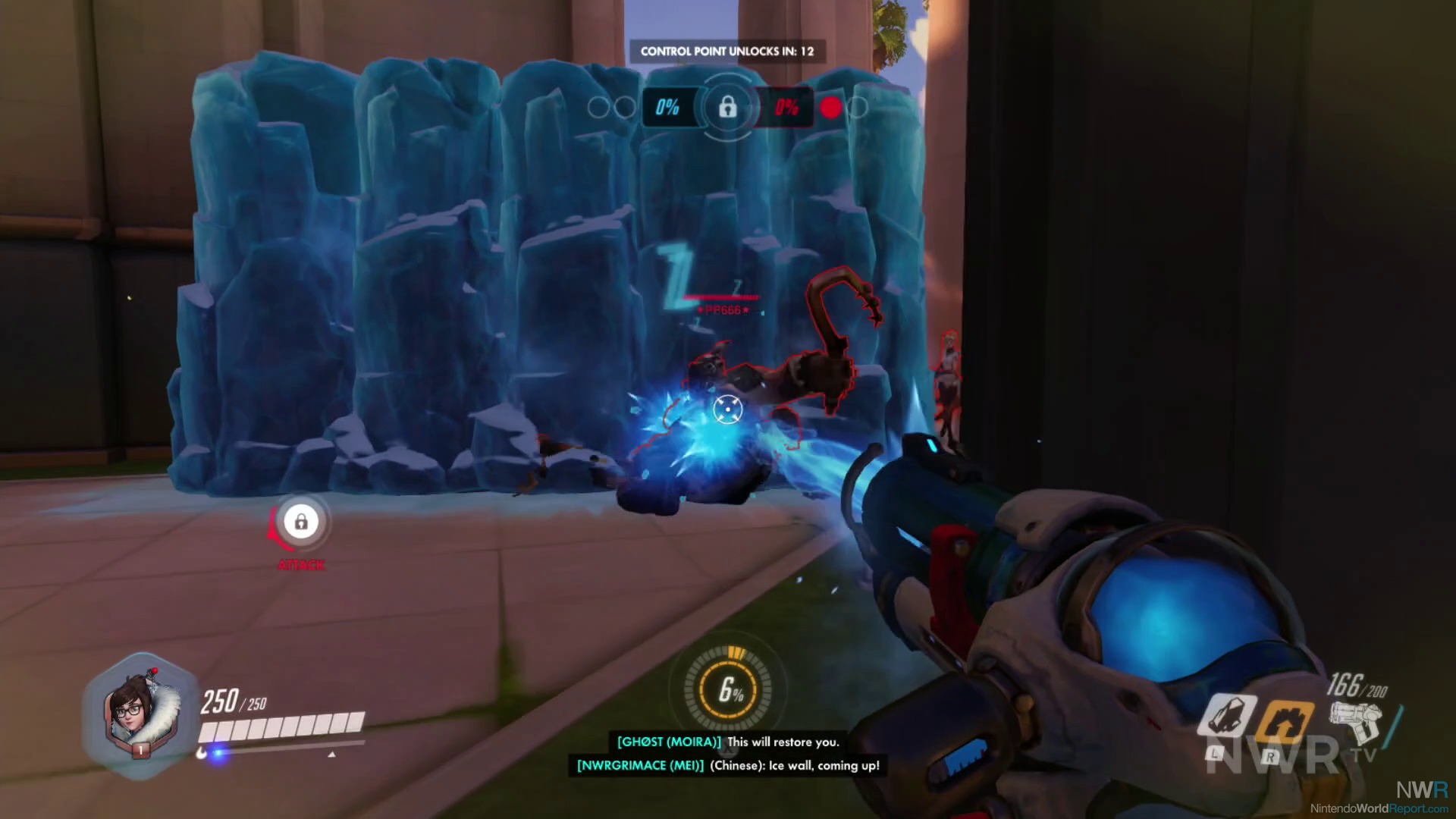
Task: Click the ultimate charge meter showing 6%
Action: coord(730,689)
